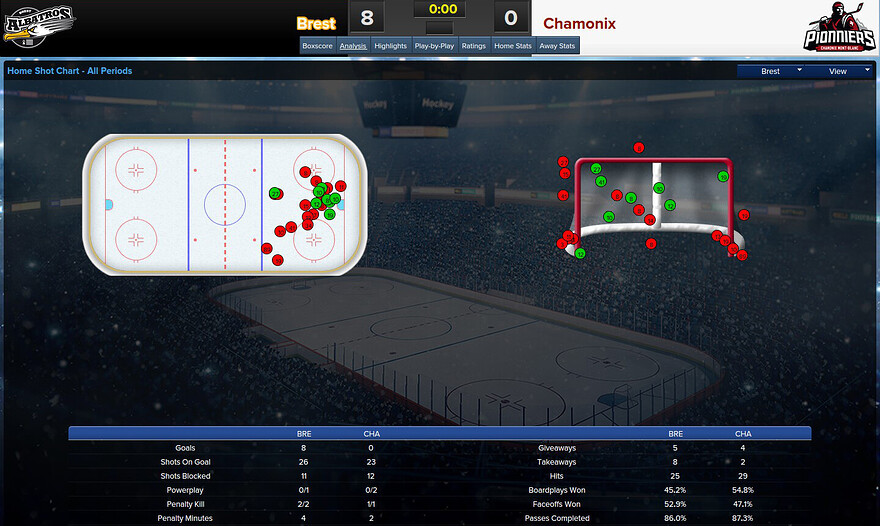This screenshot has width=880, height=526.
Task: Open the Ratings tab
Action: tap(473, 46)
